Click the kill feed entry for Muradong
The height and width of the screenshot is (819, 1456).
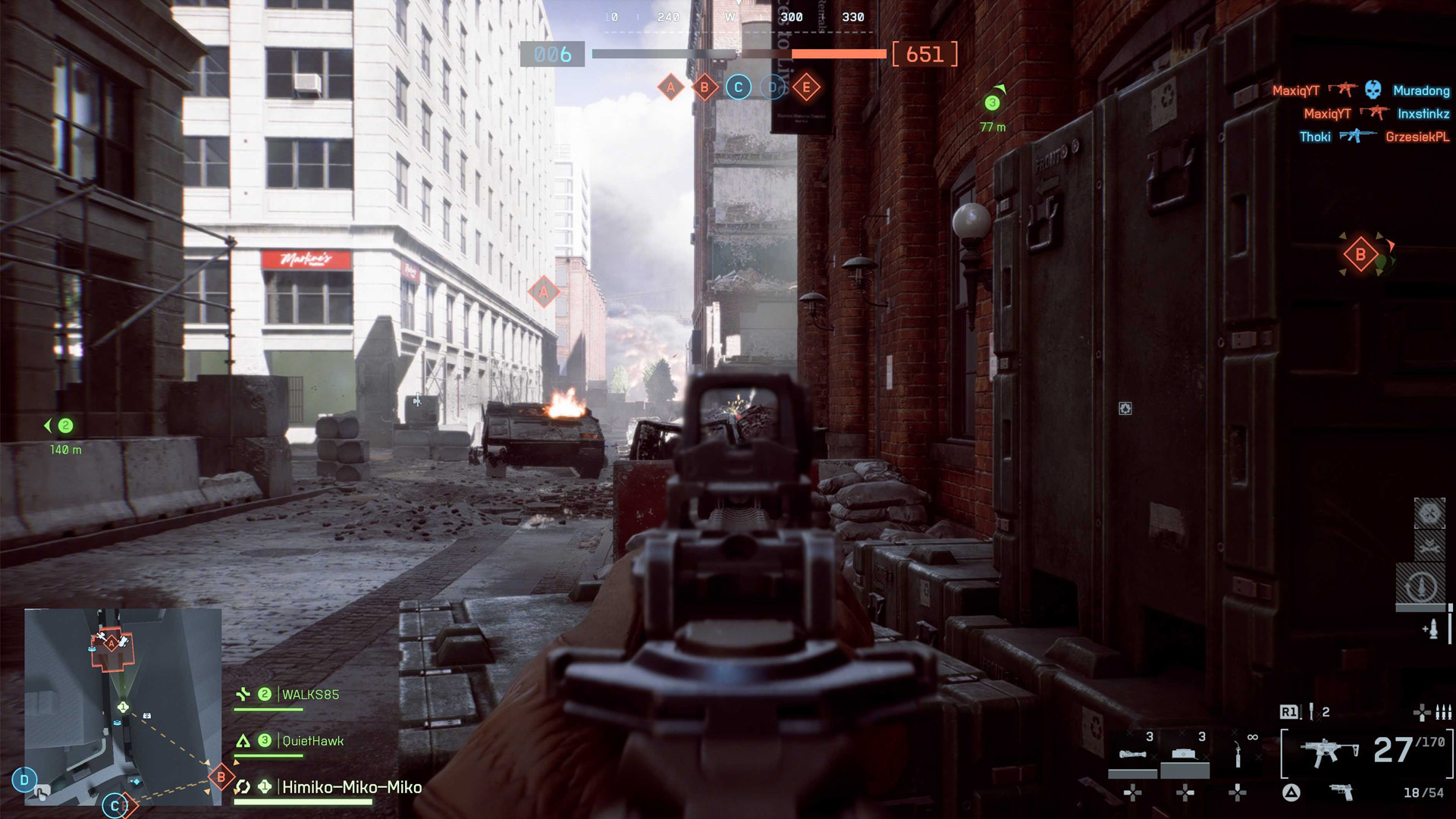tap(1421, 90)
